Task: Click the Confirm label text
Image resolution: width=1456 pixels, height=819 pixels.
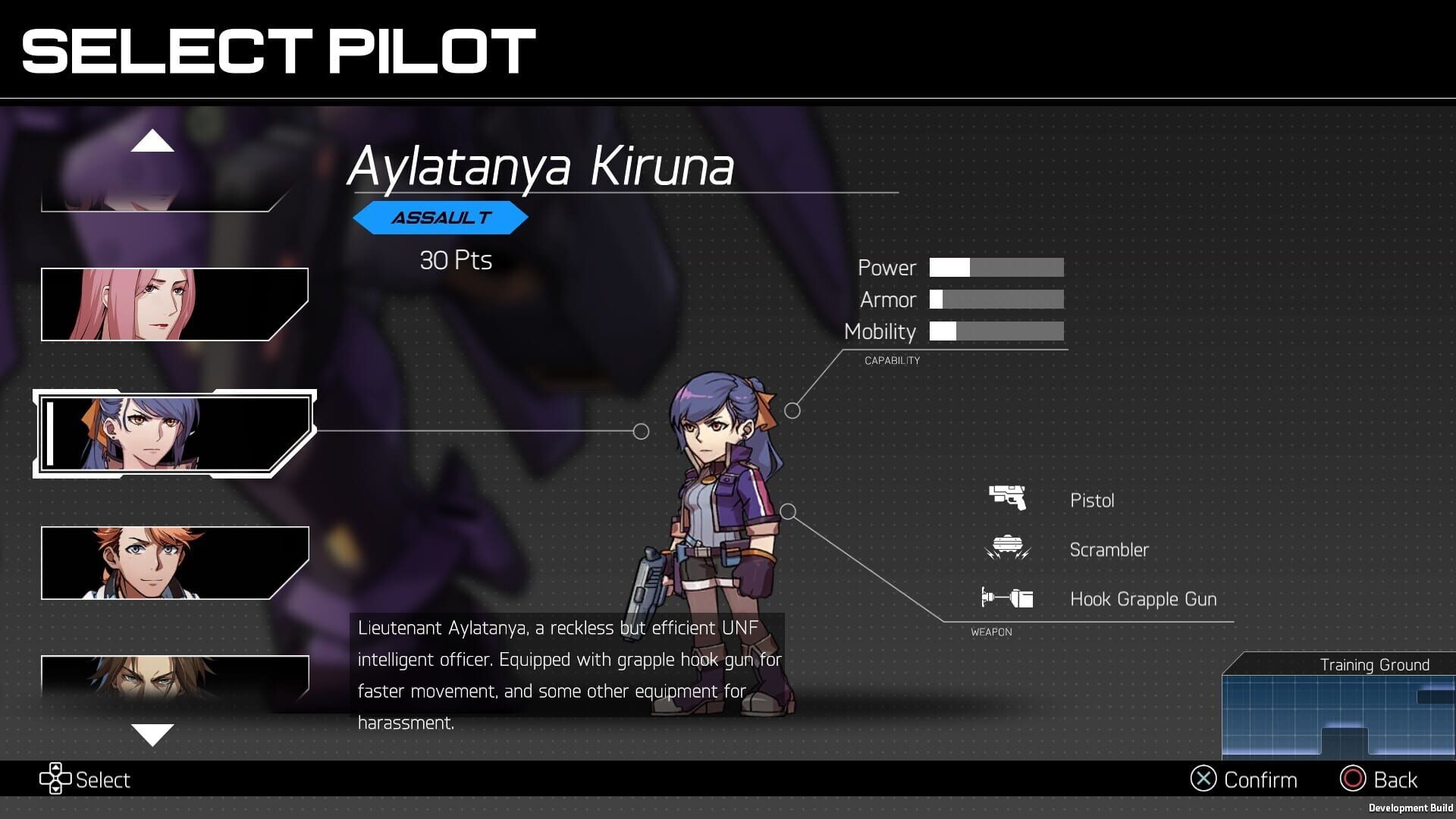Action: pos(1261,779)
